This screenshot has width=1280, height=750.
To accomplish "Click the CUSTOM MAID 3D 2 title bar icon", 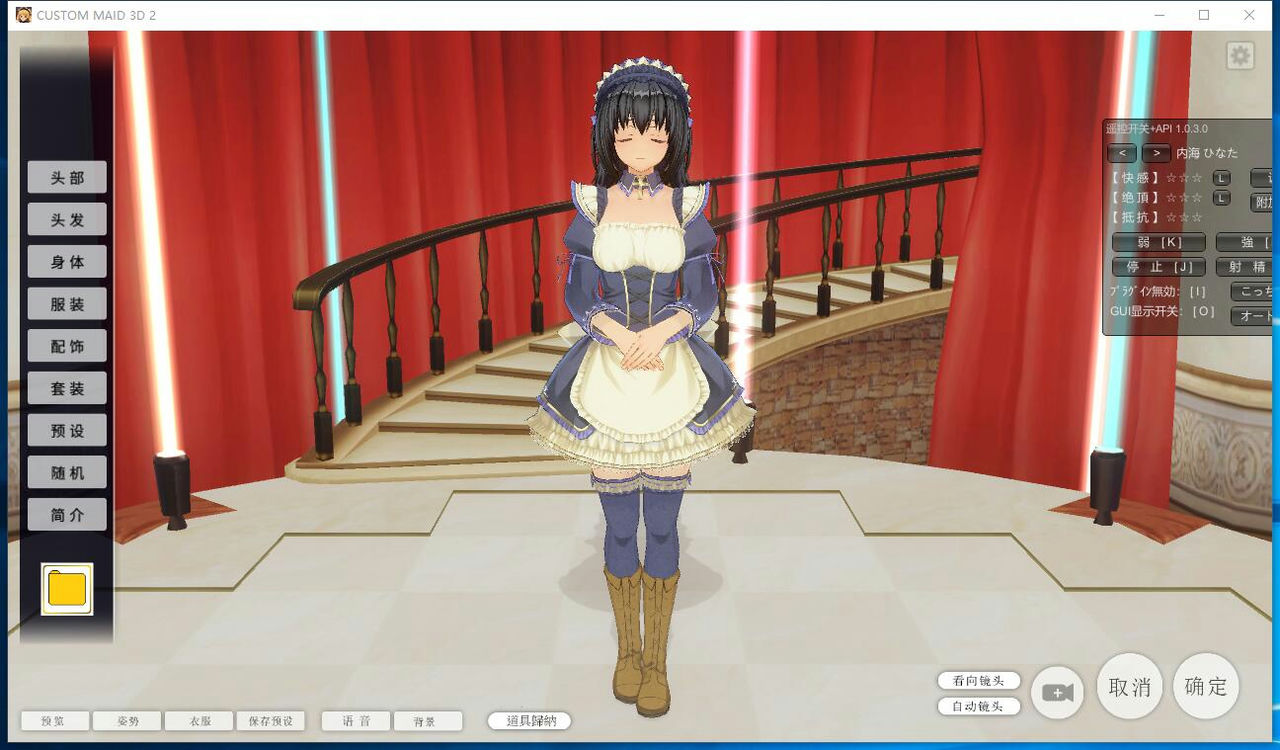I will pos(22,15).
